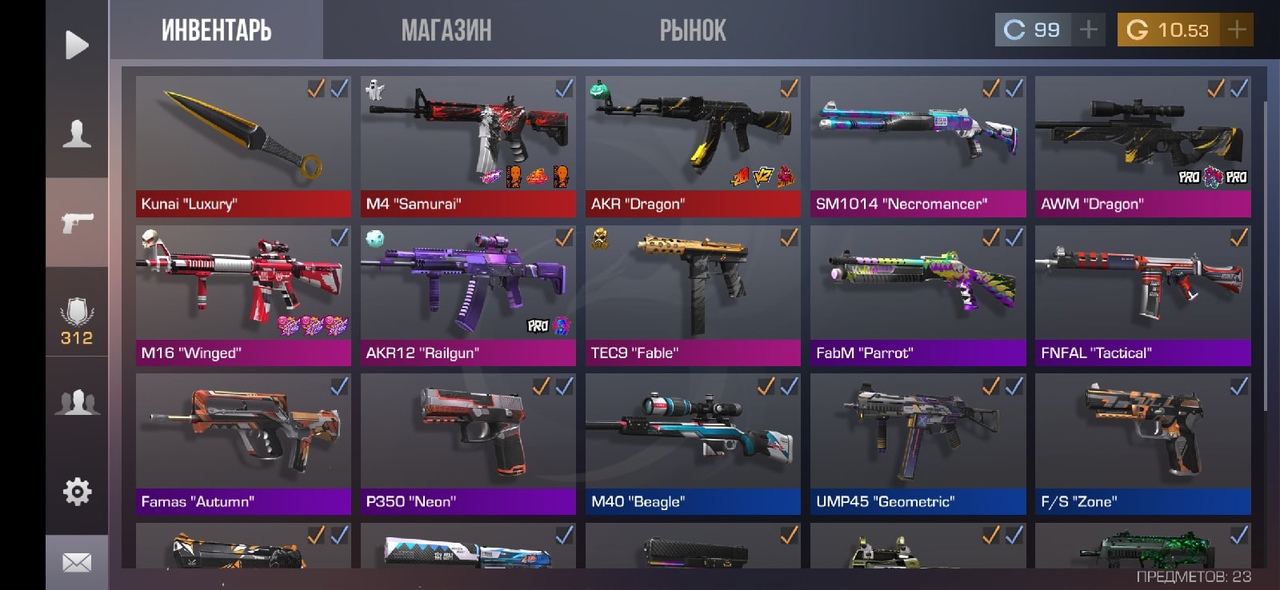This screenshot has width=1280, height=590.
Task: Add silver coins with the plus button
Action: 1088,30
